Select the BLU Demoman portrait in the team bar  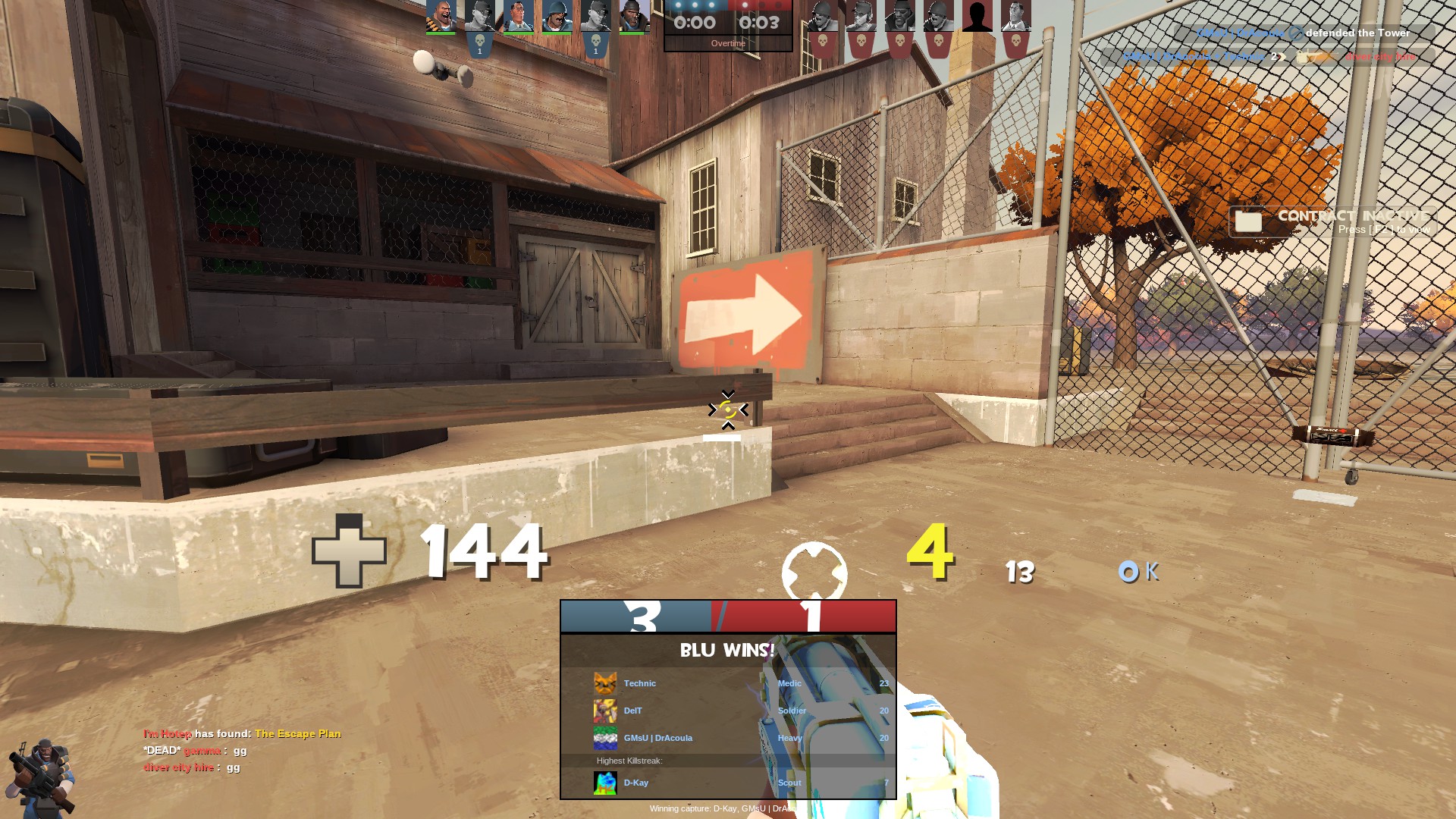coord(634,17)
